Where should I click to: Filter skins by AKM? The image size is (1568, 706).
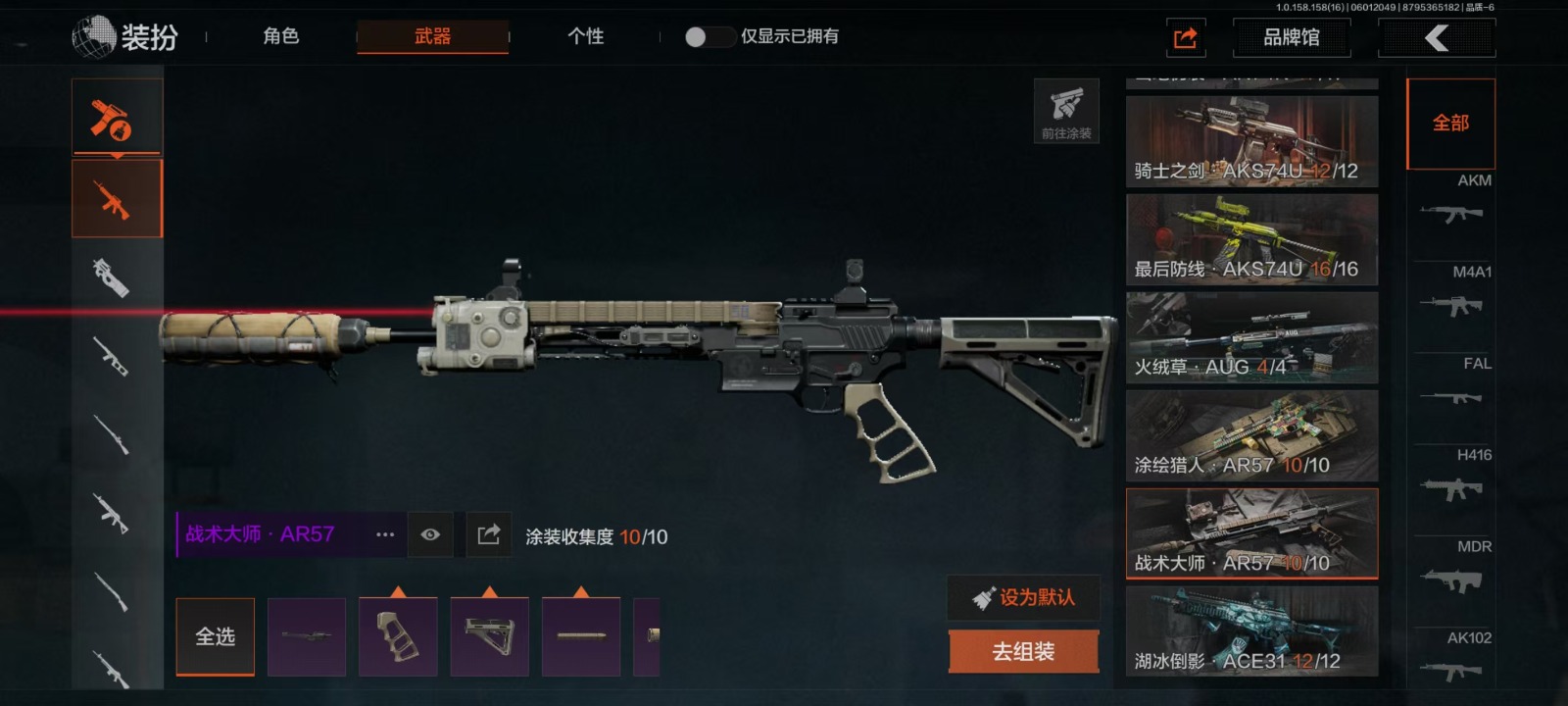click(1452, 201)
